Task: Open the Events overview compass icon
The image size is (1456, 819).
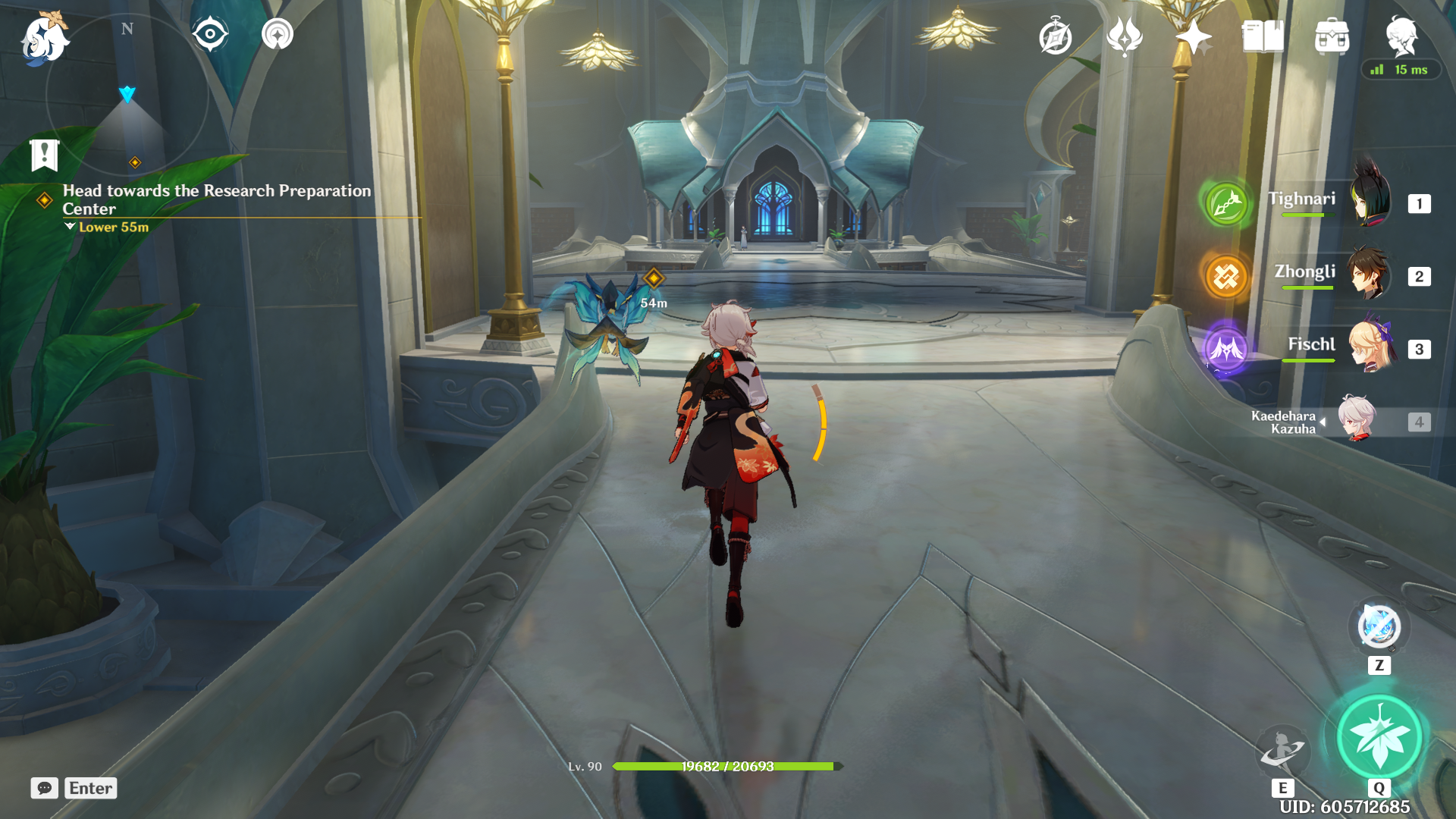Action: (x=1056, y=34)
